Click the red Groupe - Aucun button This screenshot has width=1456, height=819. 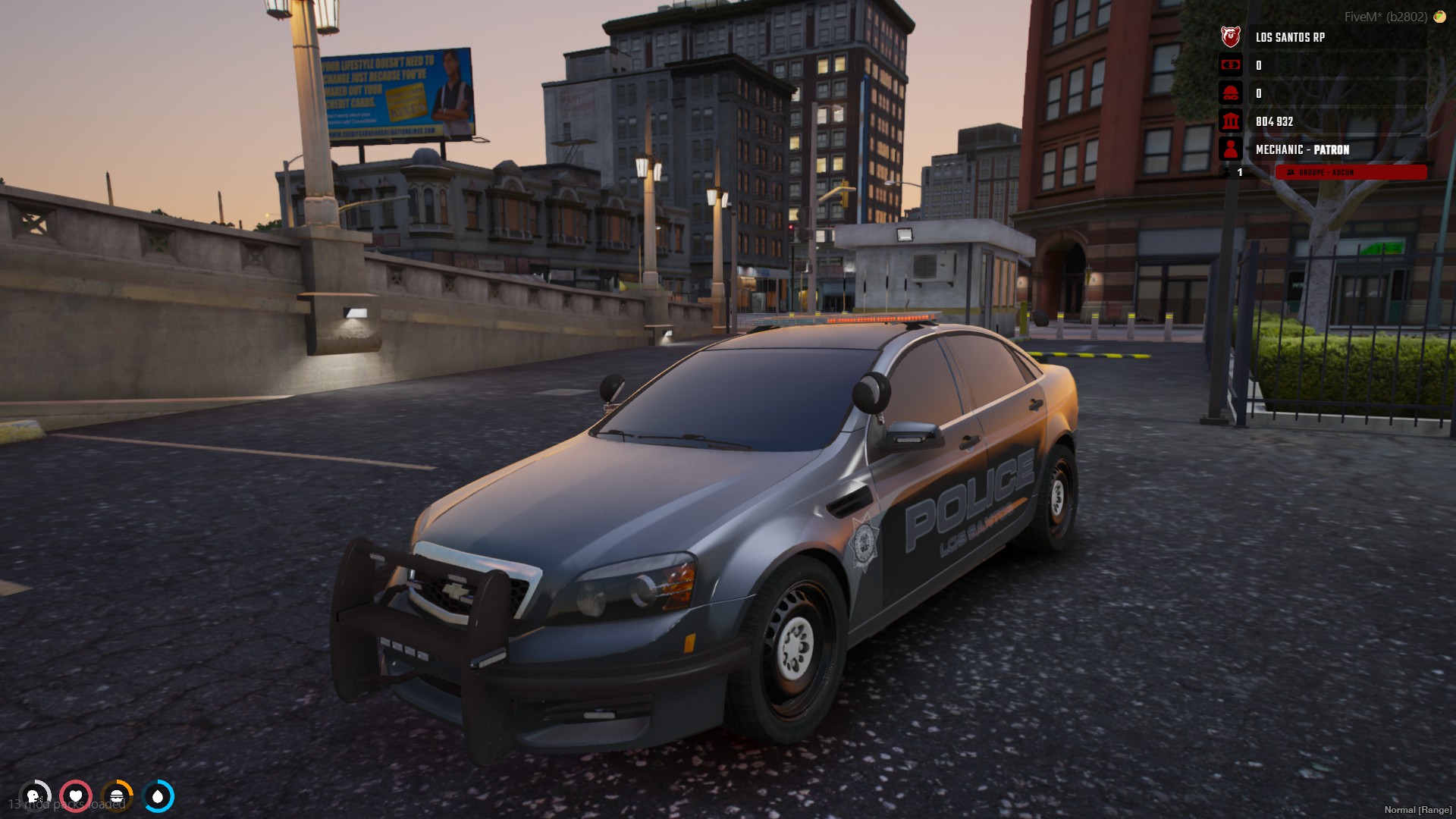(x=1350, y=173)
